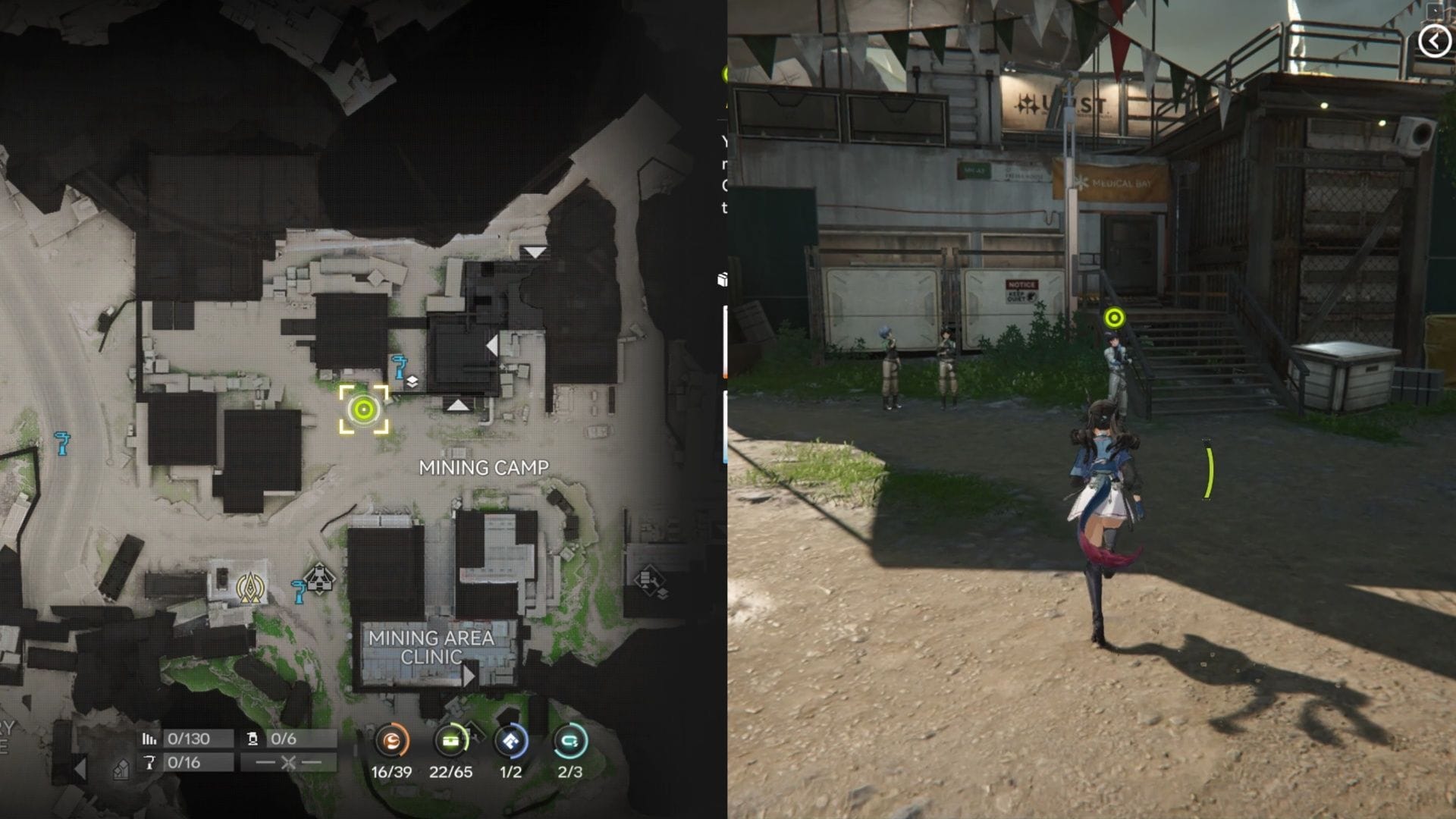Select the Mining Camp location label
Viewport: 1456px width, 819px height.
[x=485, y=468]
